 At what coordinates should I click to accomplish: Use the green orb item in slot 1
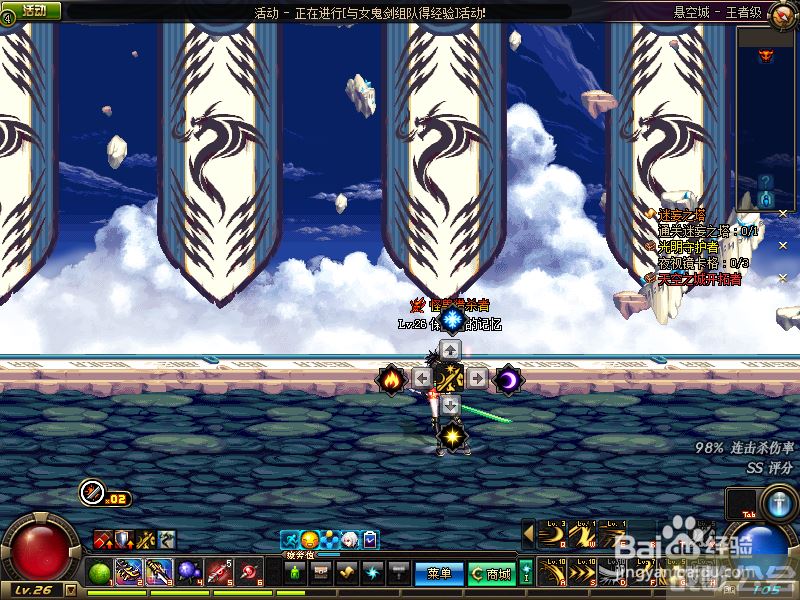pos(101,573)
